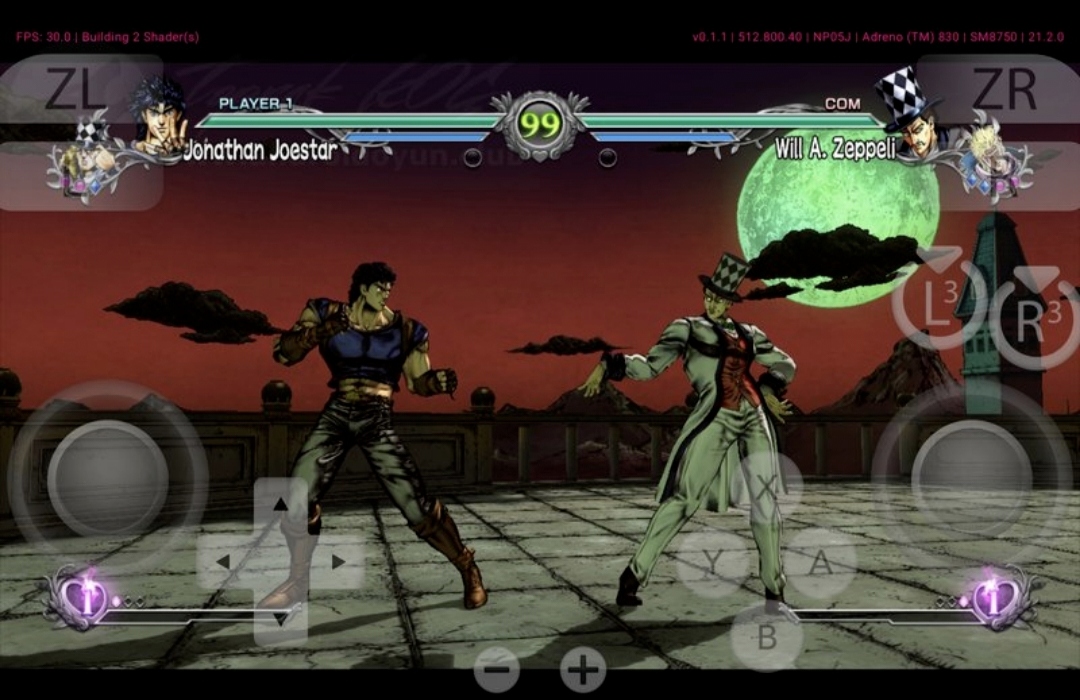Touch the right virtual analog stick
1080x700 pixels.
(x=971, y=479)
